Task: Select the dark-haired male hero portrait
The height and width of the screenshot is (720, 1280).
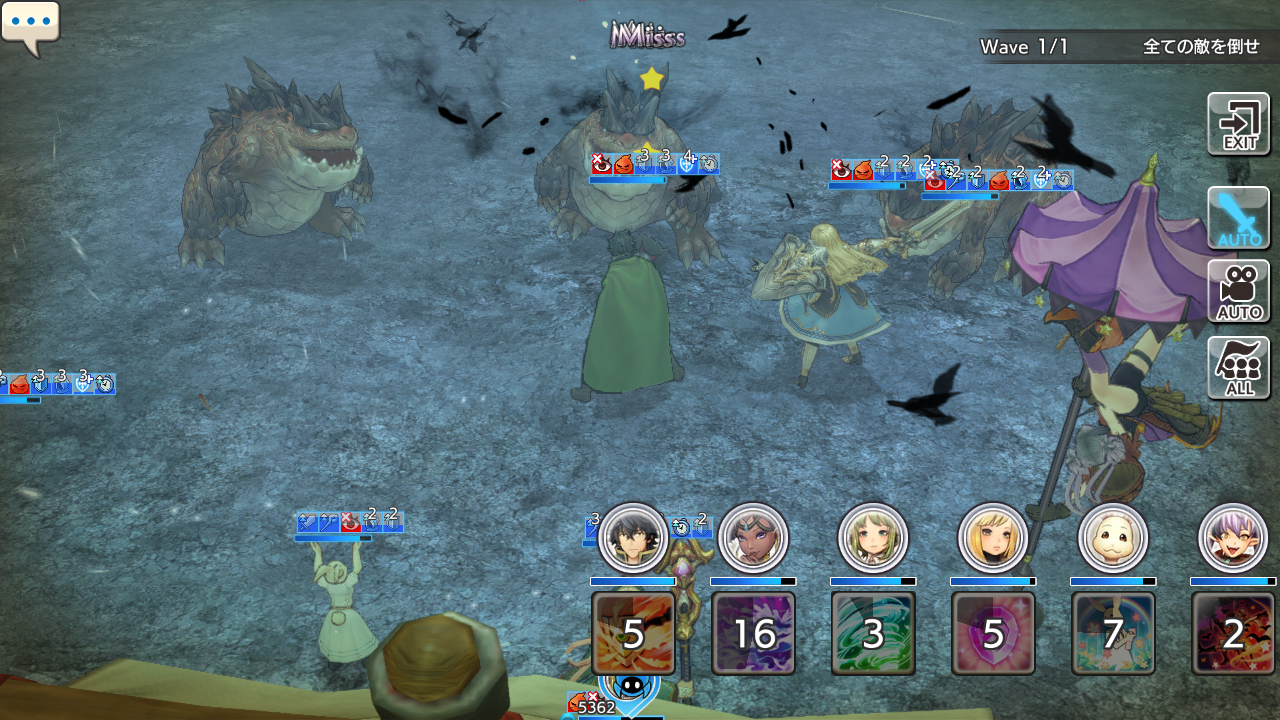Action: 633,538
